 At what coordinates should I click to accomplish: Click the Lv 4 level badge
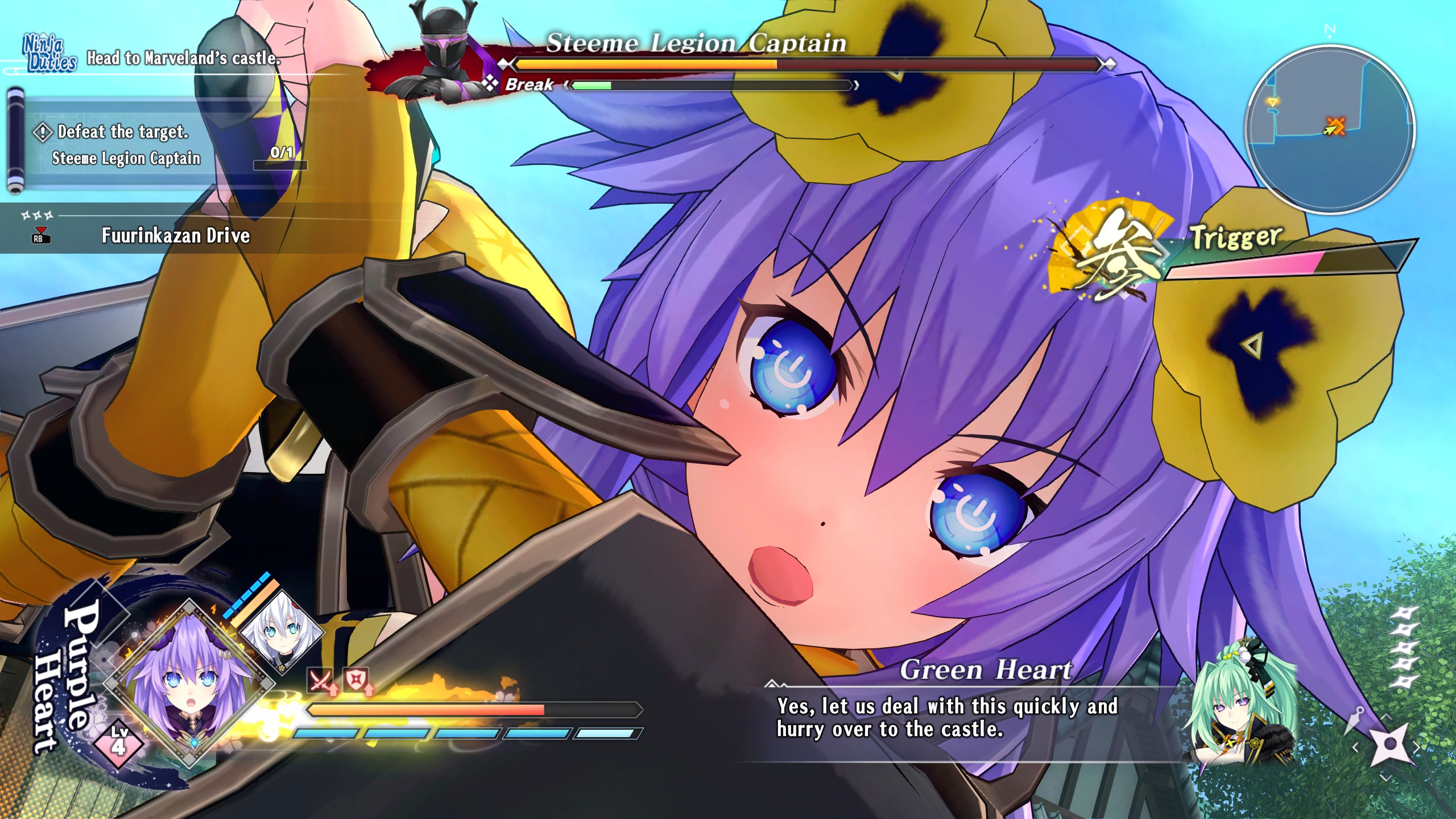pos(118,742)
